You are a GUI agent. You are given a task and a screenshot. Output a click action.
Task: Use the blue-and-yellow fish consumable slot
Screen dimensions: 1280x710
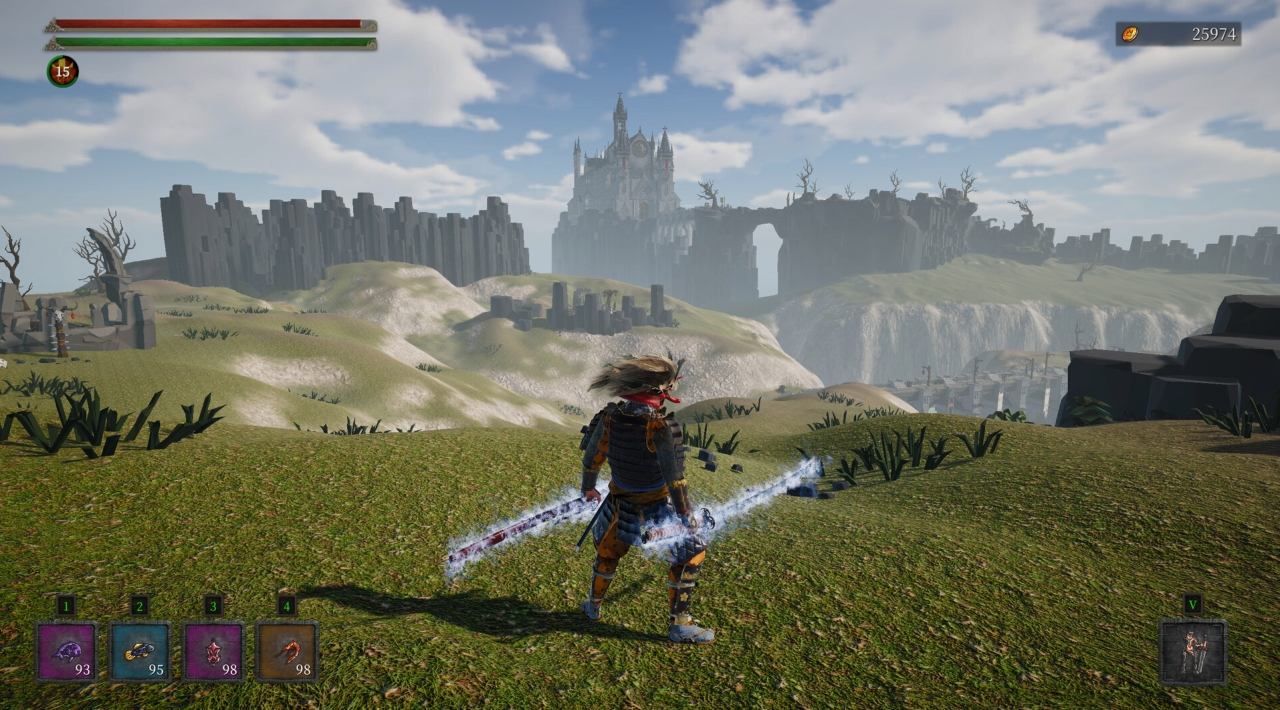(140, 652)
